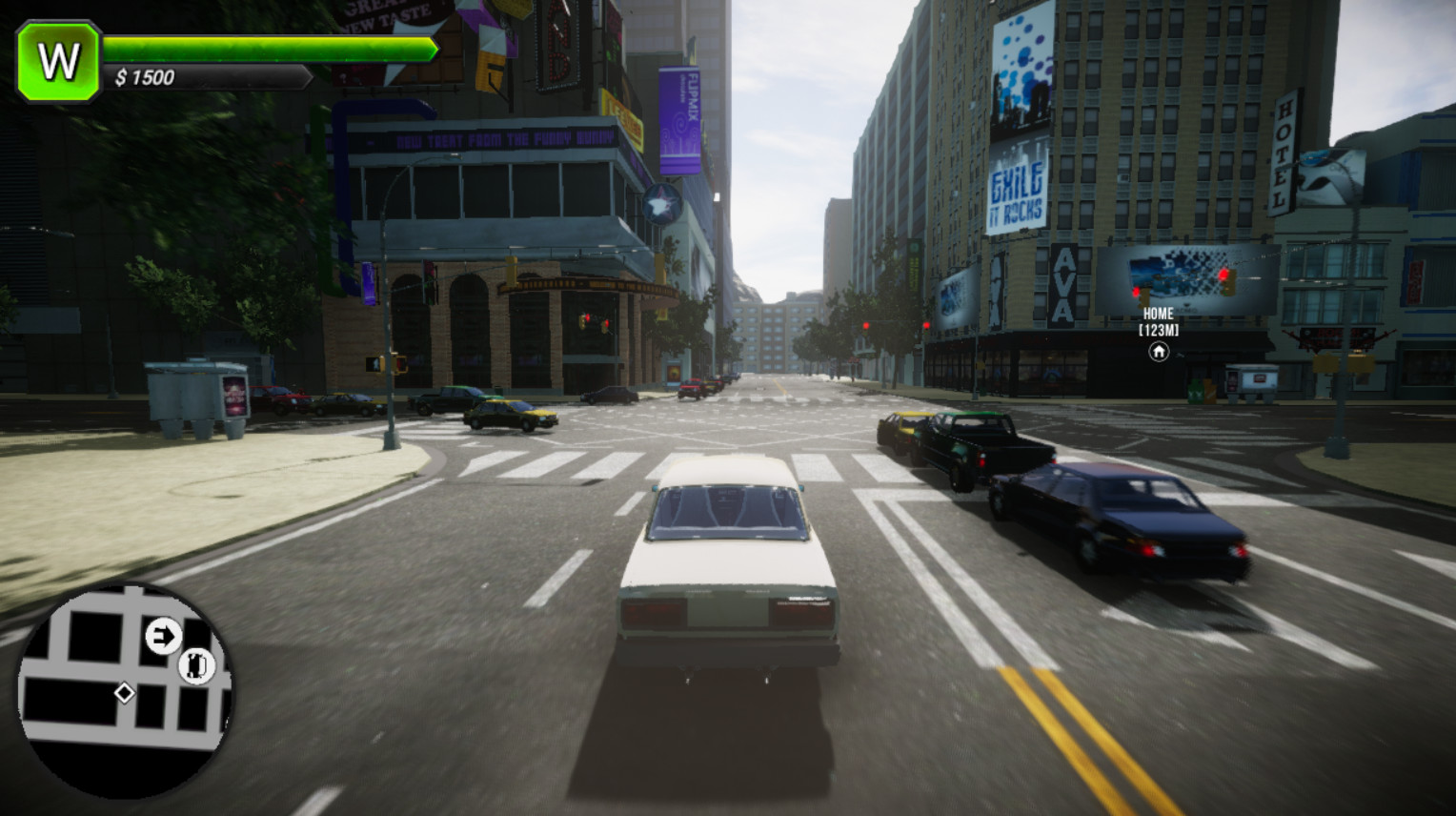Screen dimensions: 1456x816
Task: Select the arrow marker on the minimap
Action: [x=163, y=635]
